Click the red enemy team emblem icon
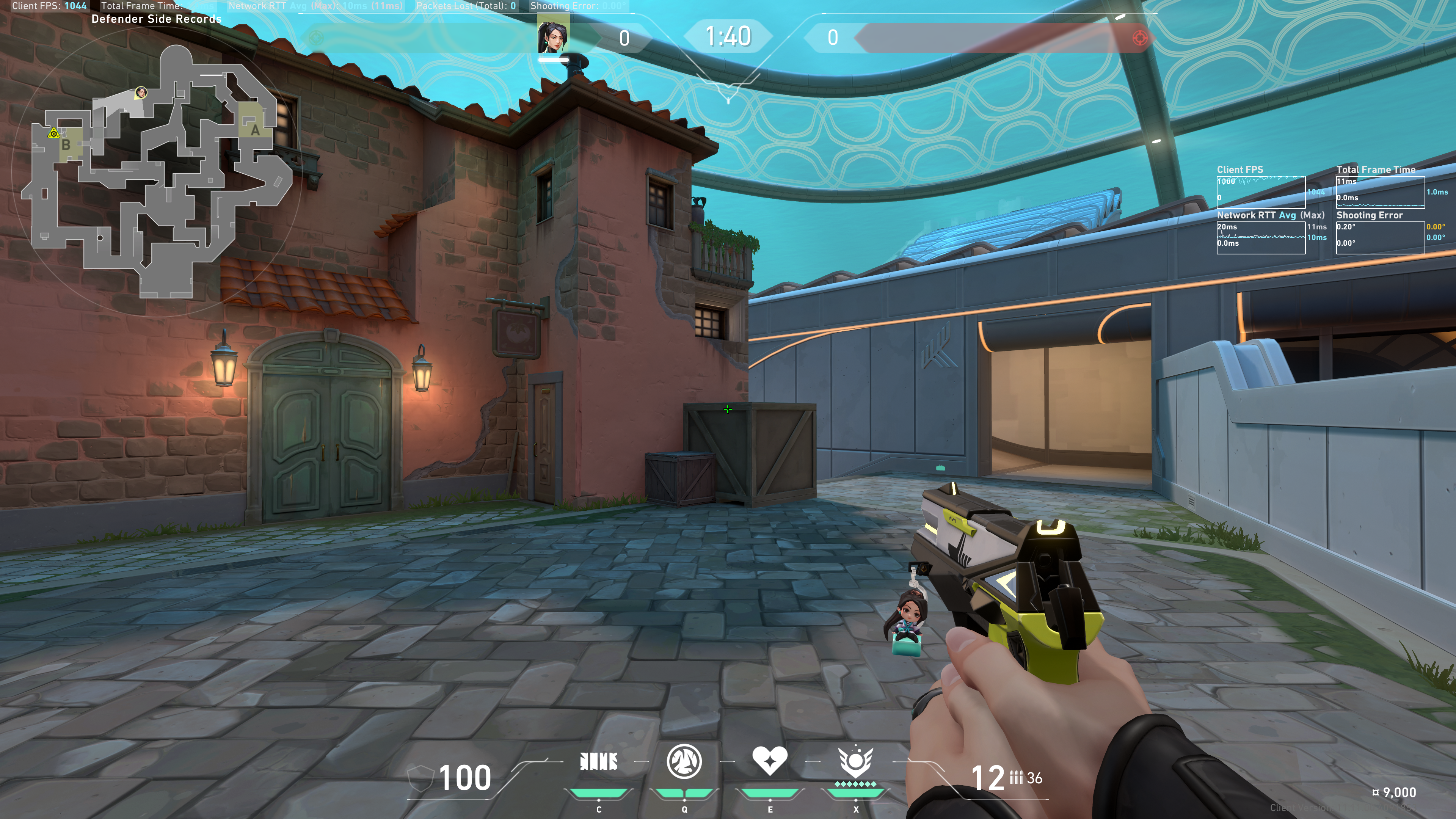 pos(1140,38)
